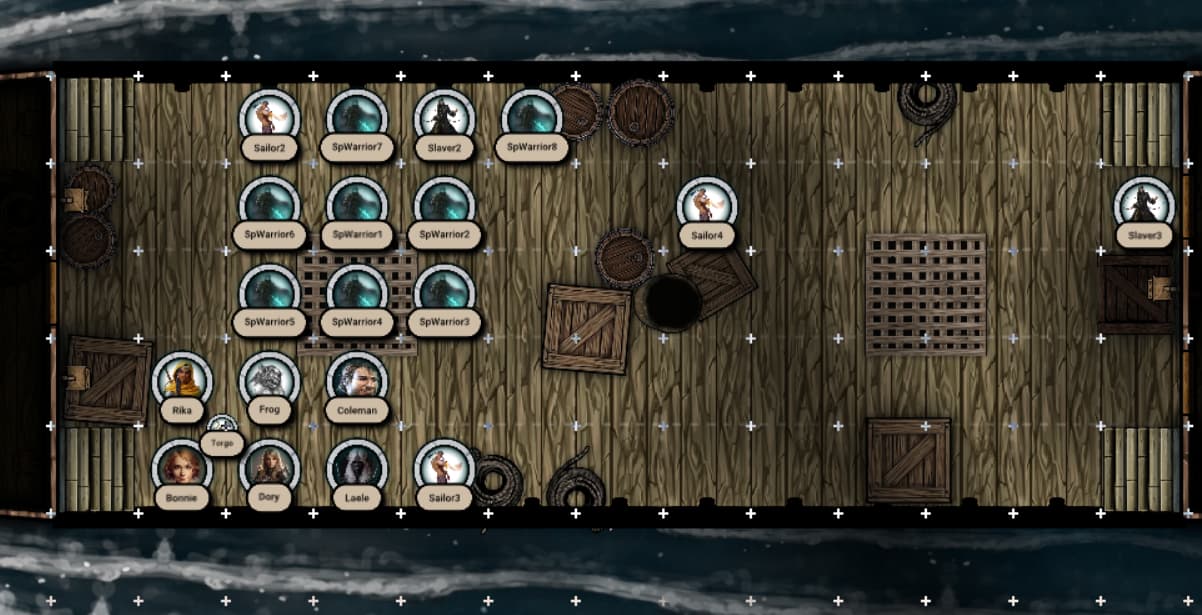Select the Sailor4 token
The height and width of the screenshot is (615, 1202).
706,205
